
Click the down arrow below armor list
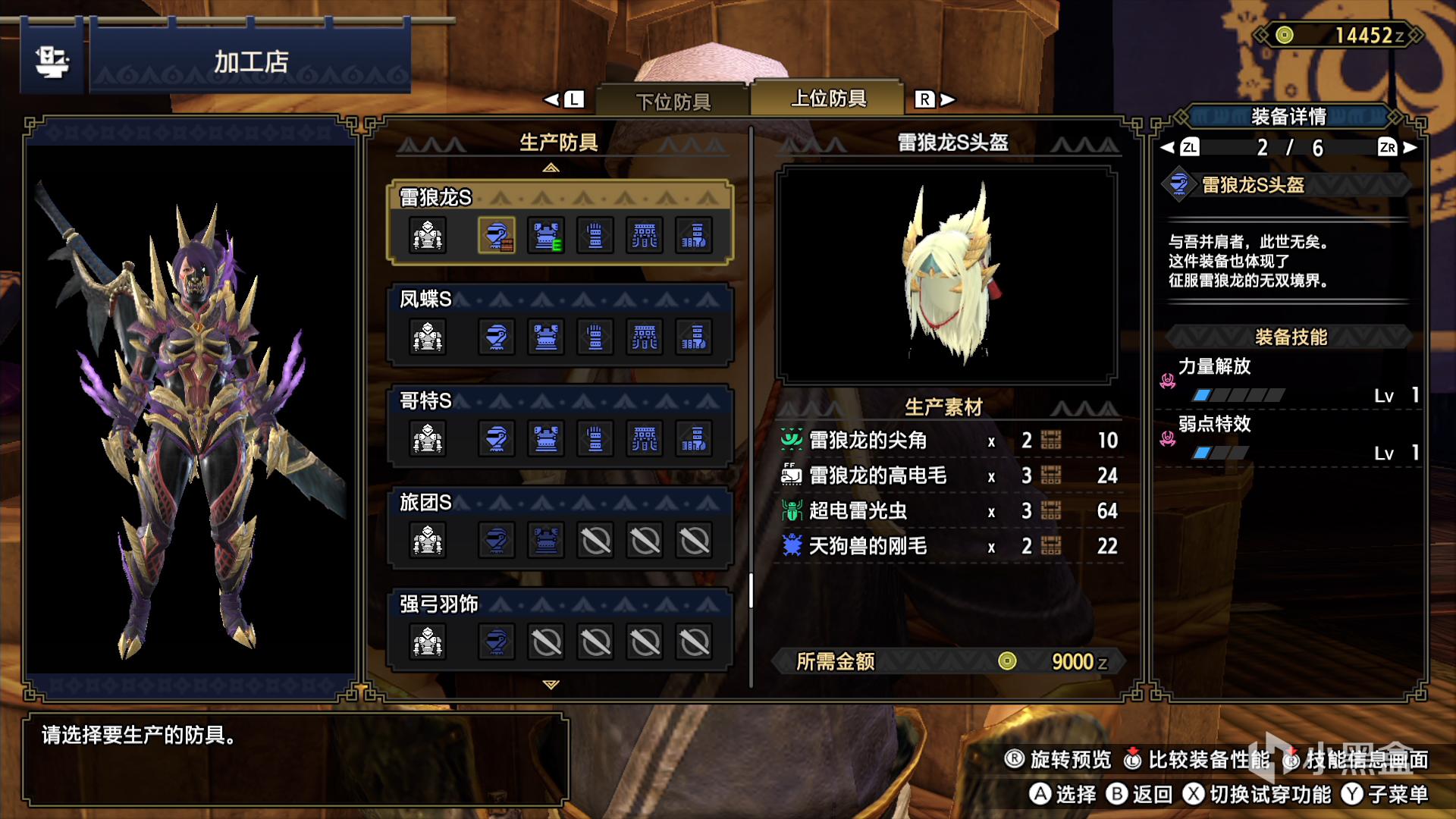coord(551,685)
